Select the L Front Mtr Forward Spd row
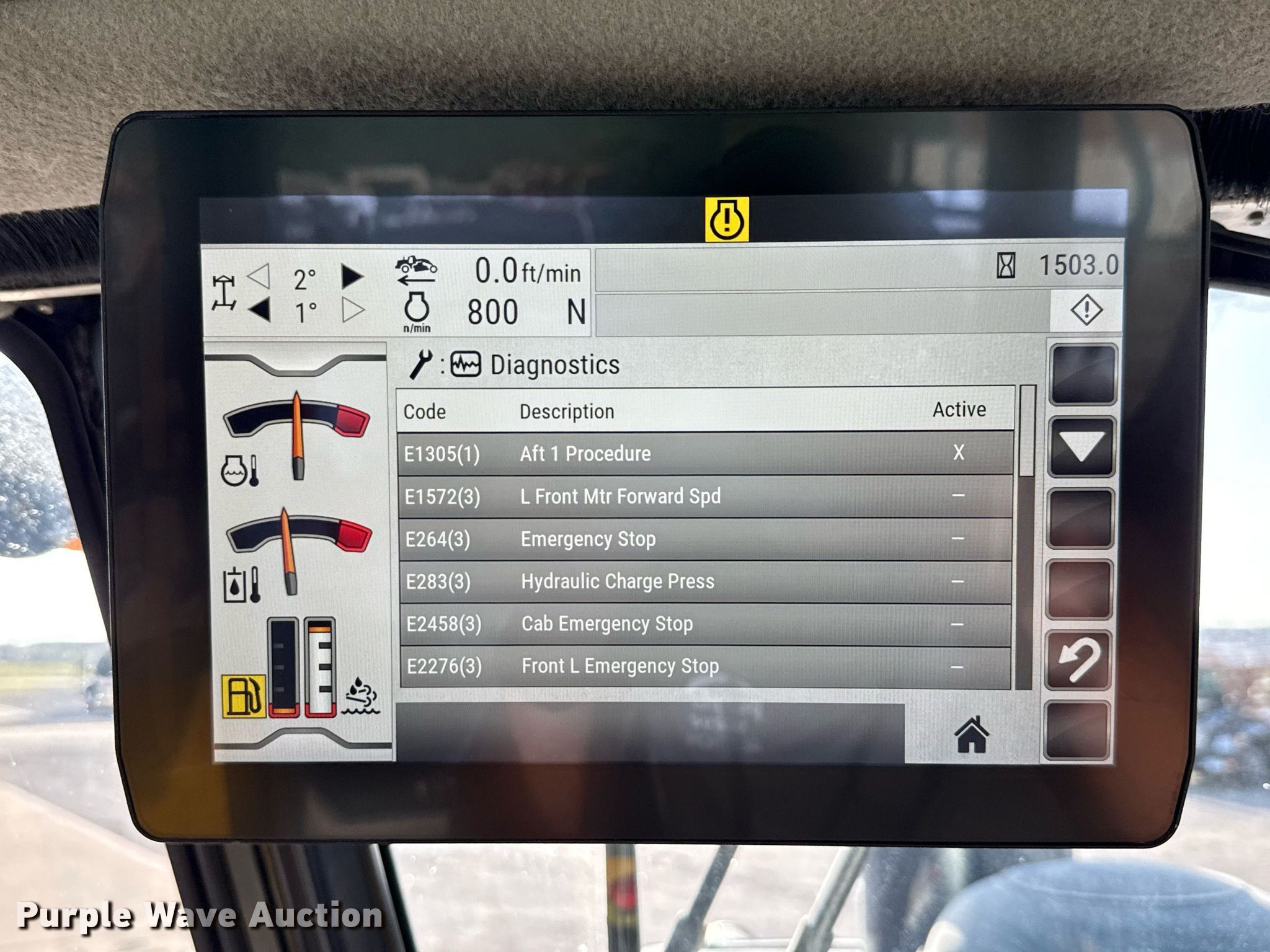Screen dimensions: 1270x952 pyautogui.click(x=706, y=496)
